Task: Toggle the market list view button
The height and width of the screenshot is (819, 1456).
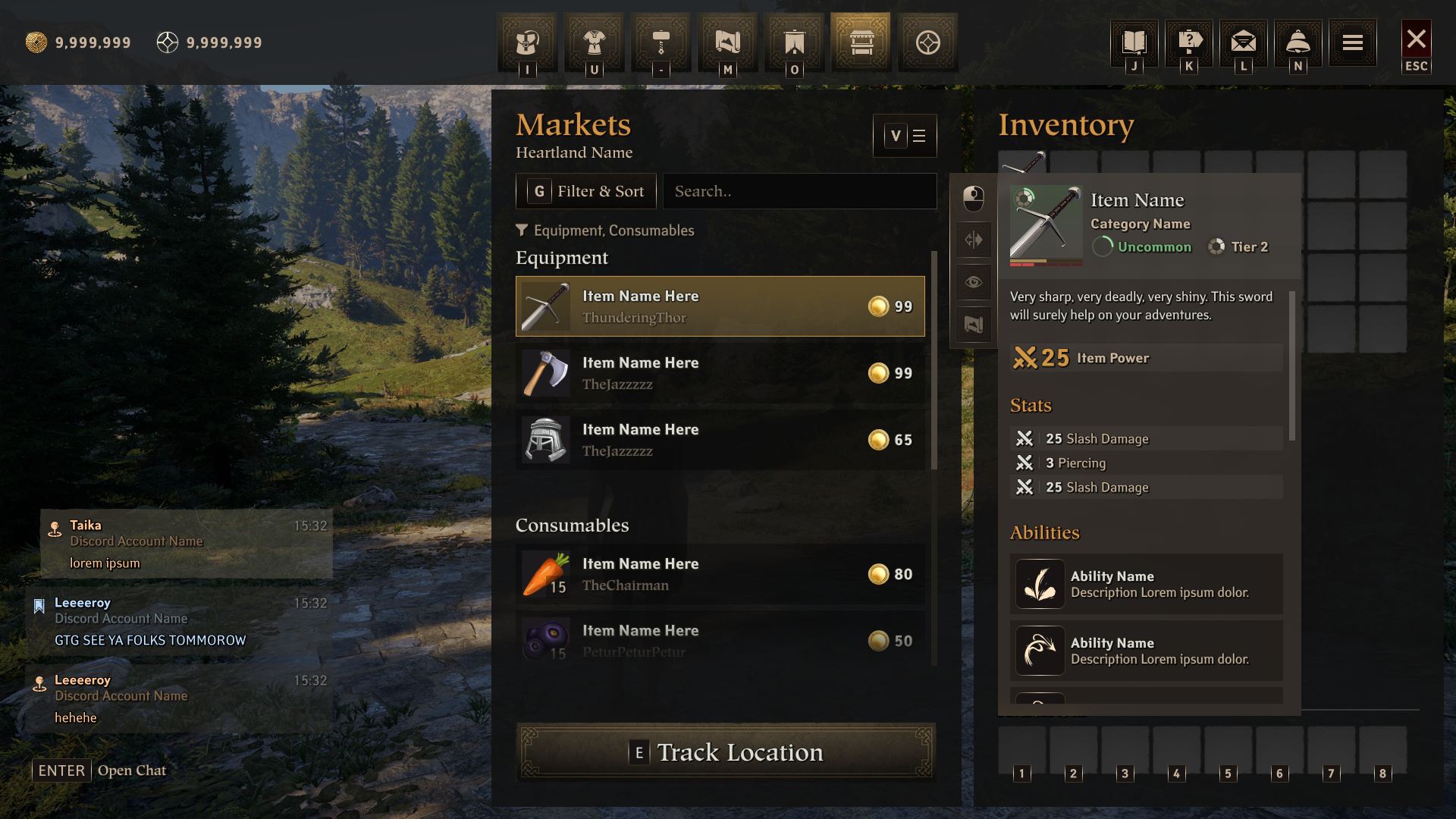Action: click(x=905, y=136)
